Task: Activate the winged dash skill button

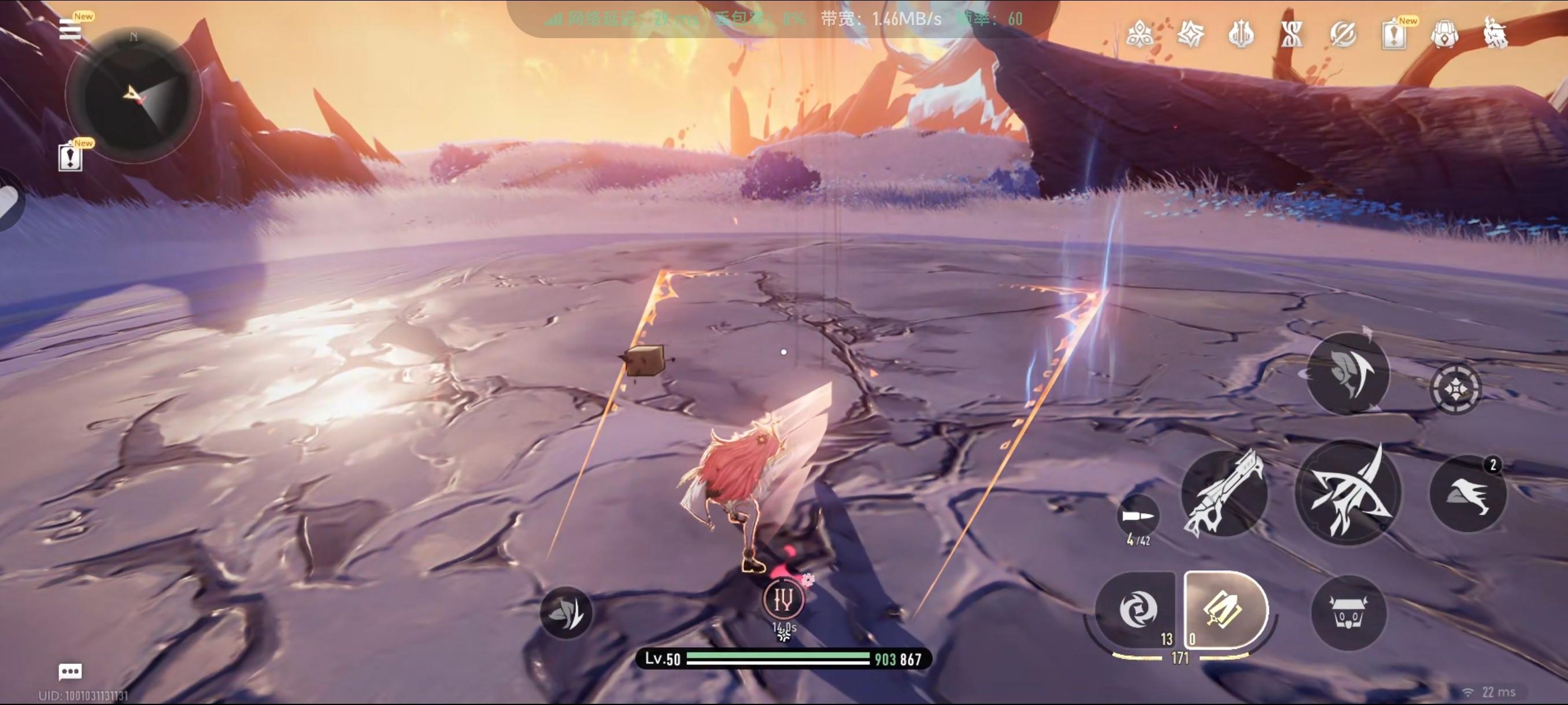Action: click(1467, 493)
